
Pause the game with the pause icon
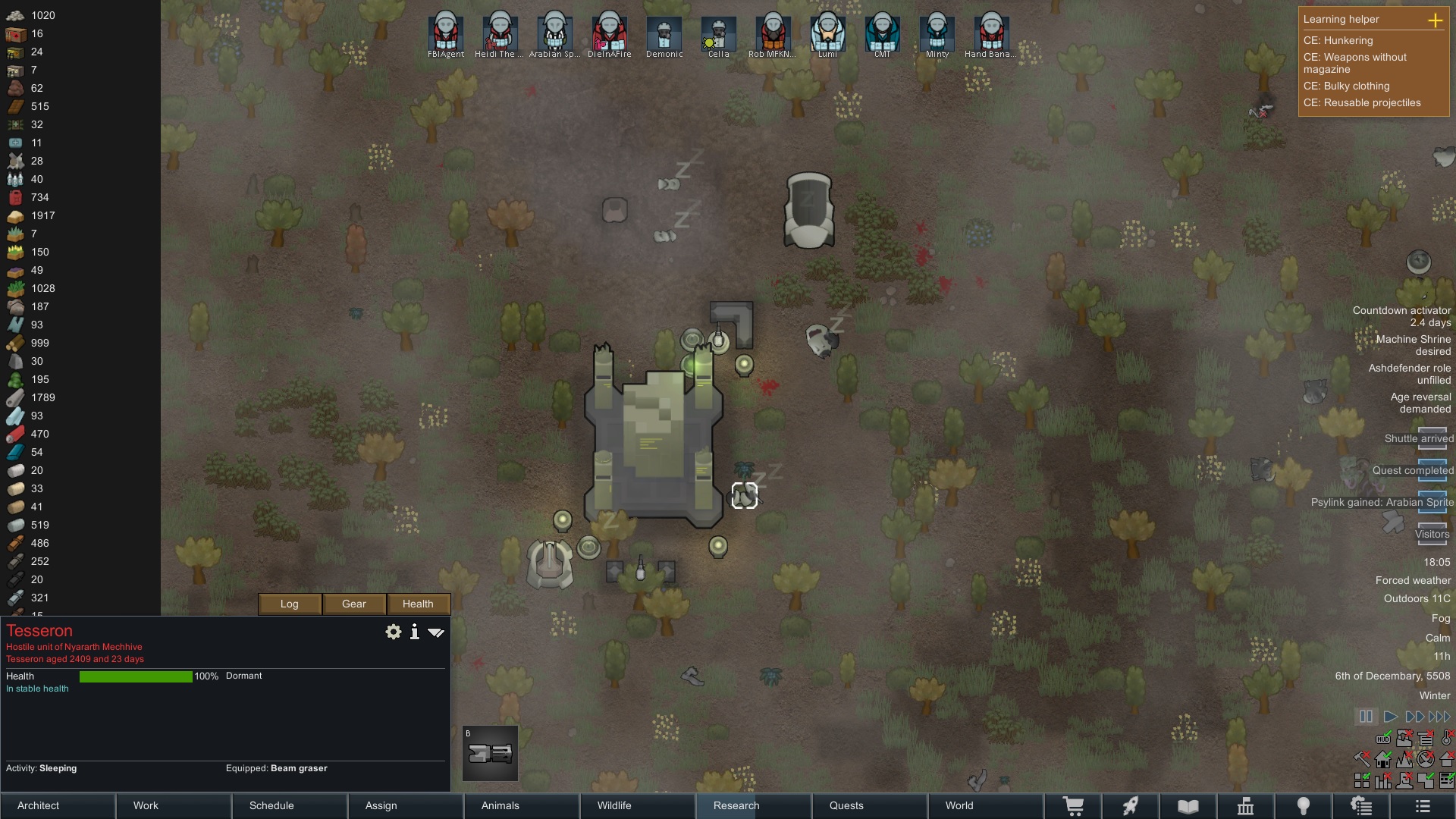pyautogui.click(x=1366, y=716)
